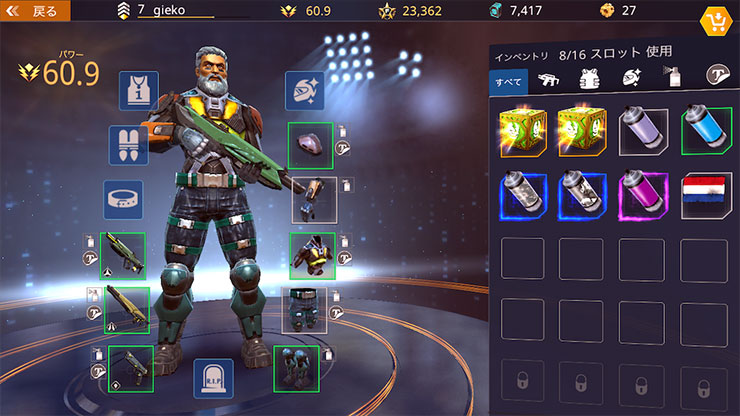Select the equipped chest armor slot

[311, 256]
